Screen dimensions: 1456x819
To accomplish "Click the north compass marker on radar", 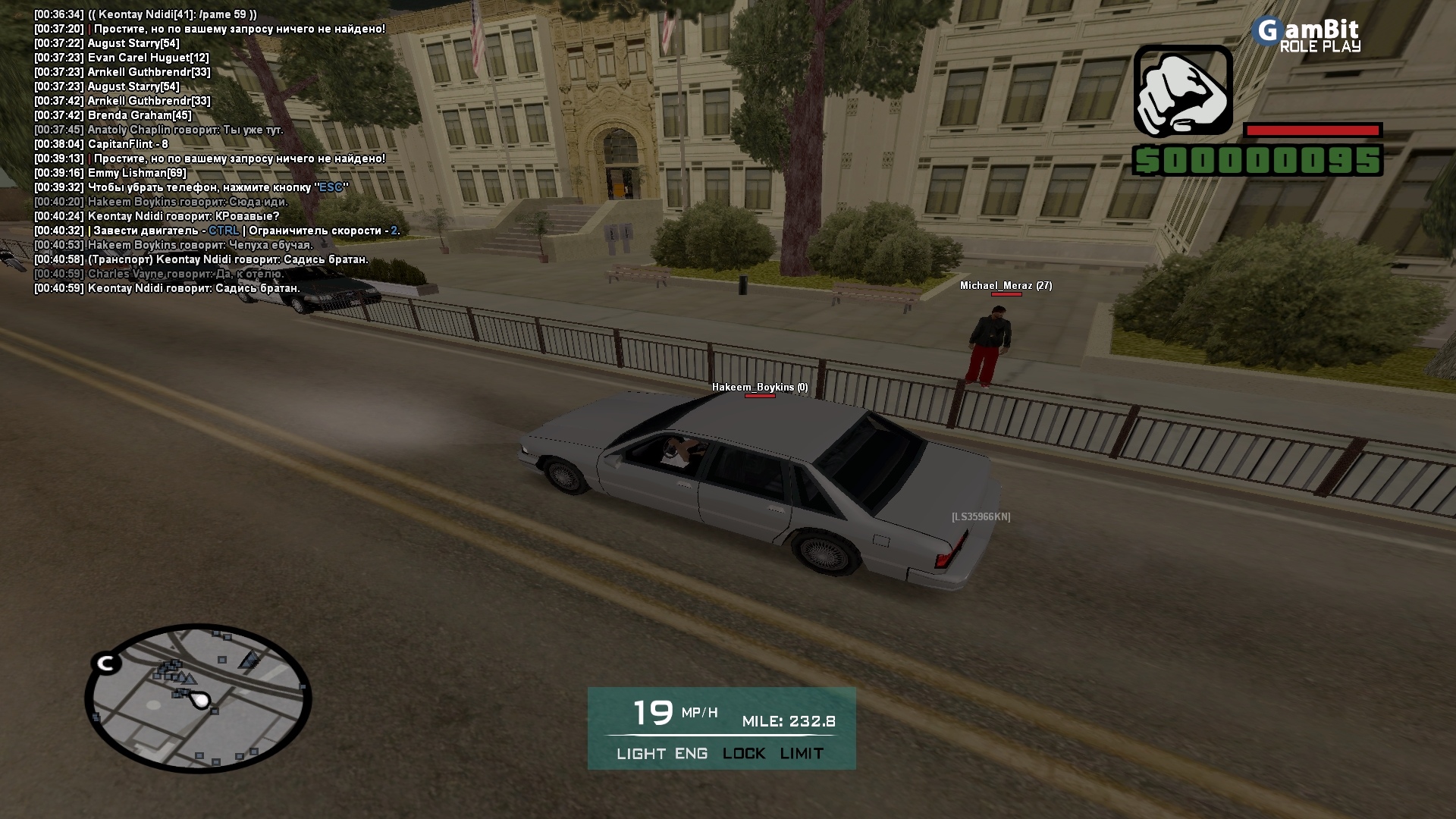I will click(106, 664).
